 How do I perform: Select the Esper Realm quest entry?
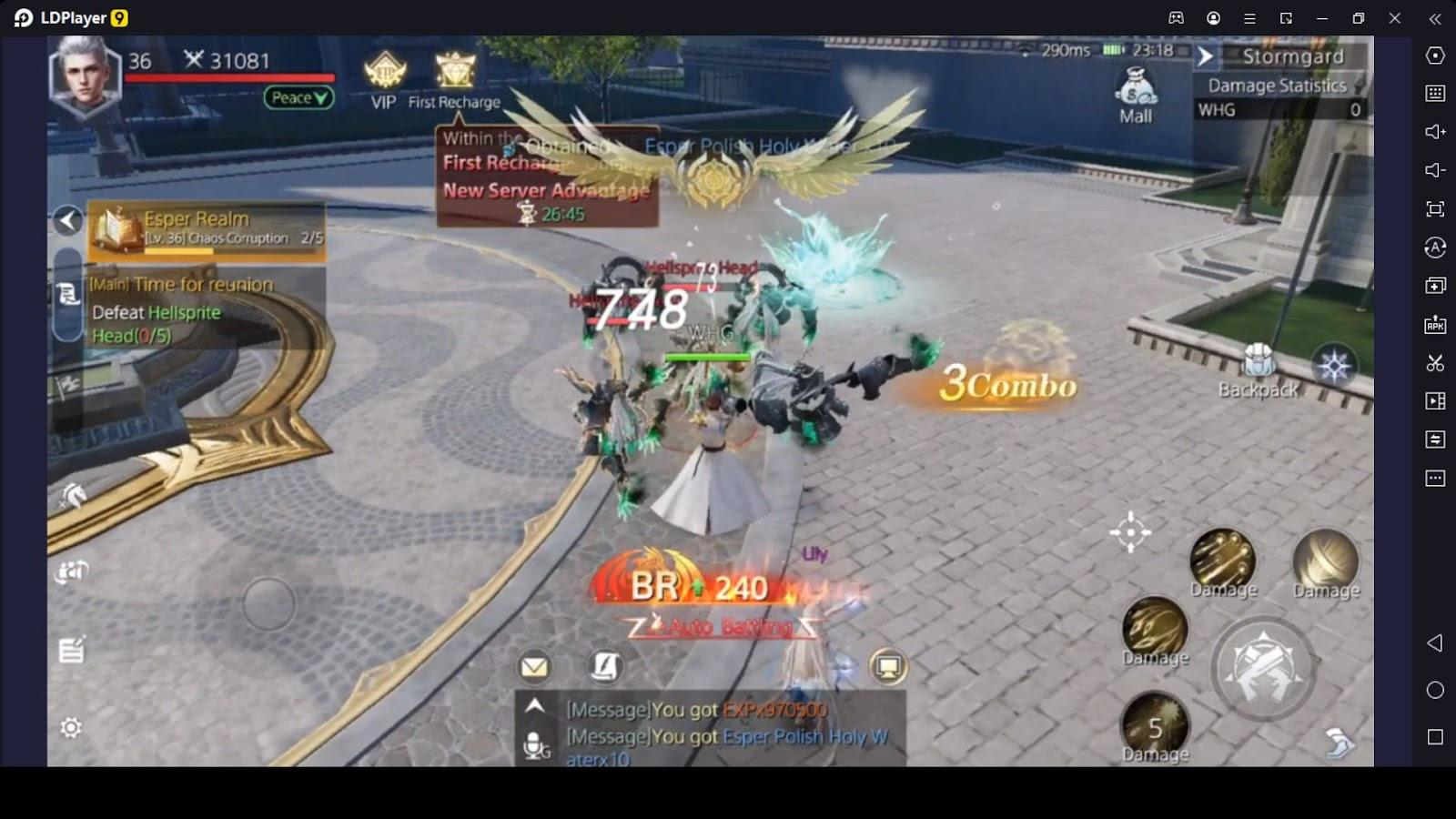(207, 227)
